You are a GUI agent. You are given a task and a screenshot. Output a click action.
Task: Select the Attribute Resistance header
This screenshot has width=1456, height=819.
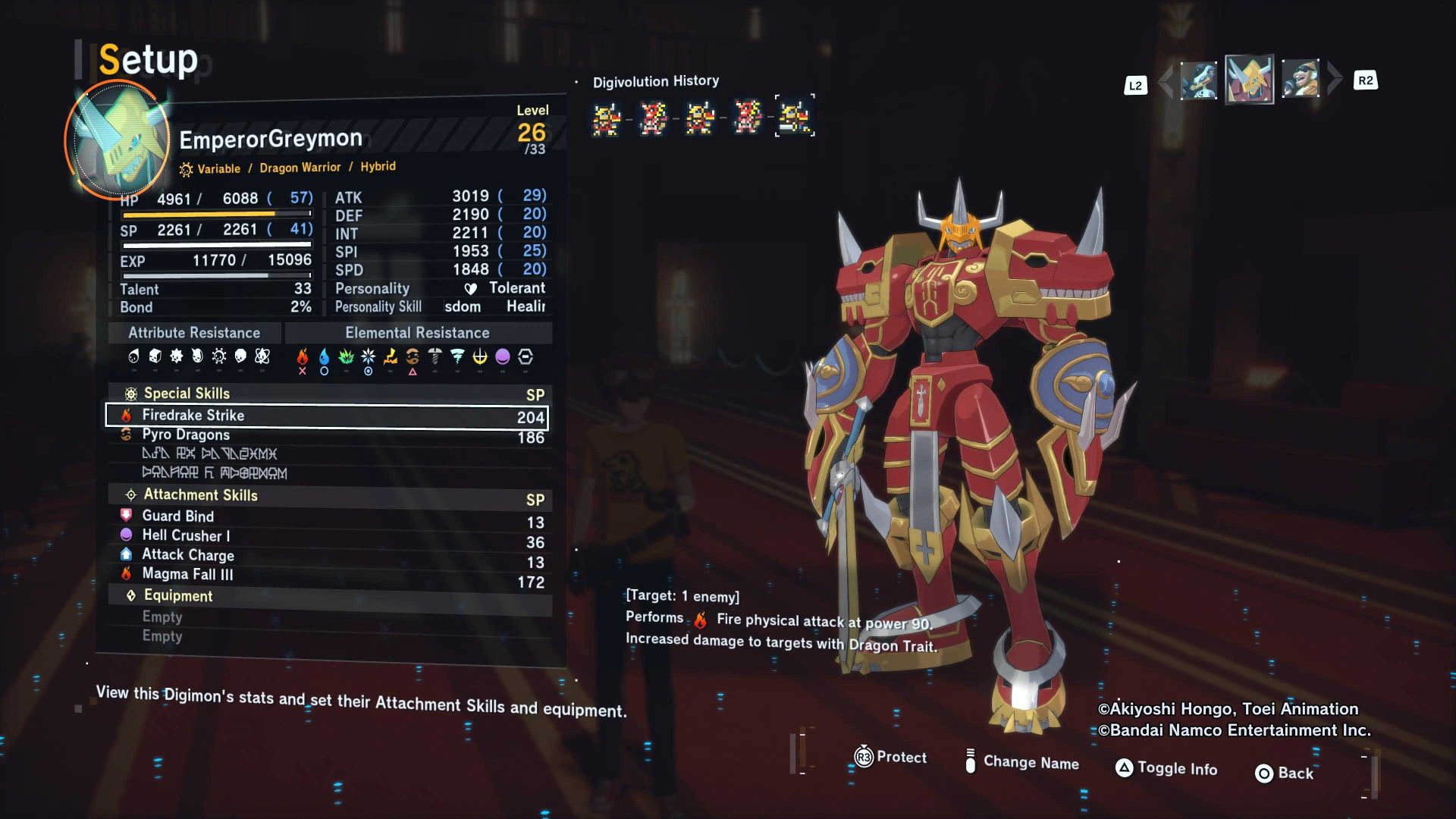click(x=194, y=333)
